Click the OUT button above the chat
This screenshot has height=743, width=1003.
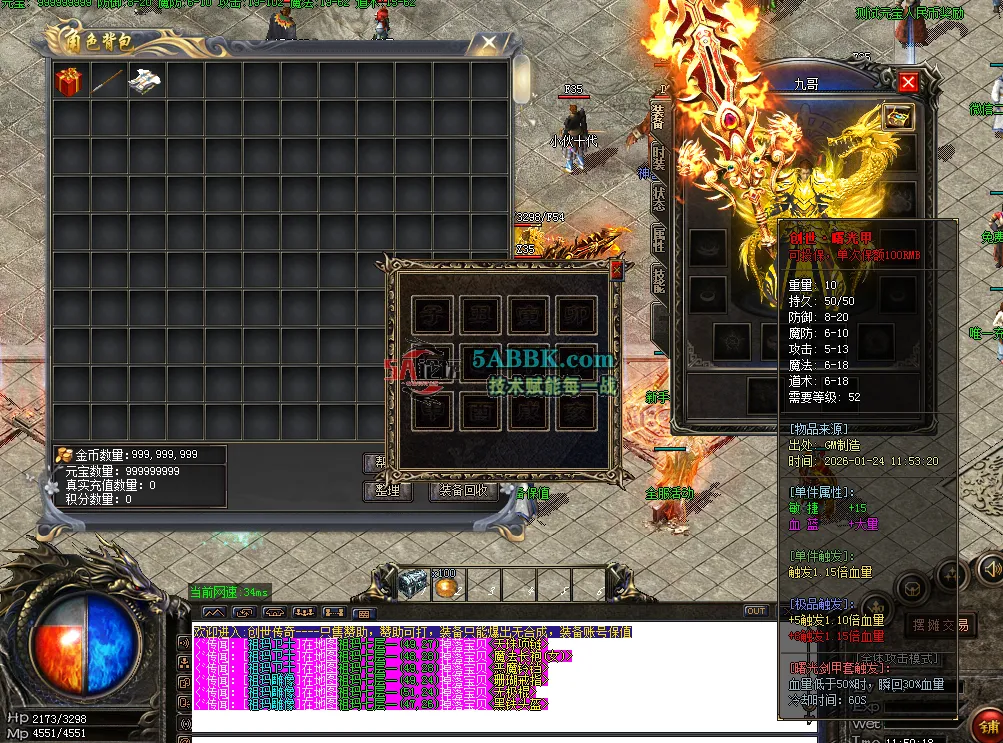(755, 611)
